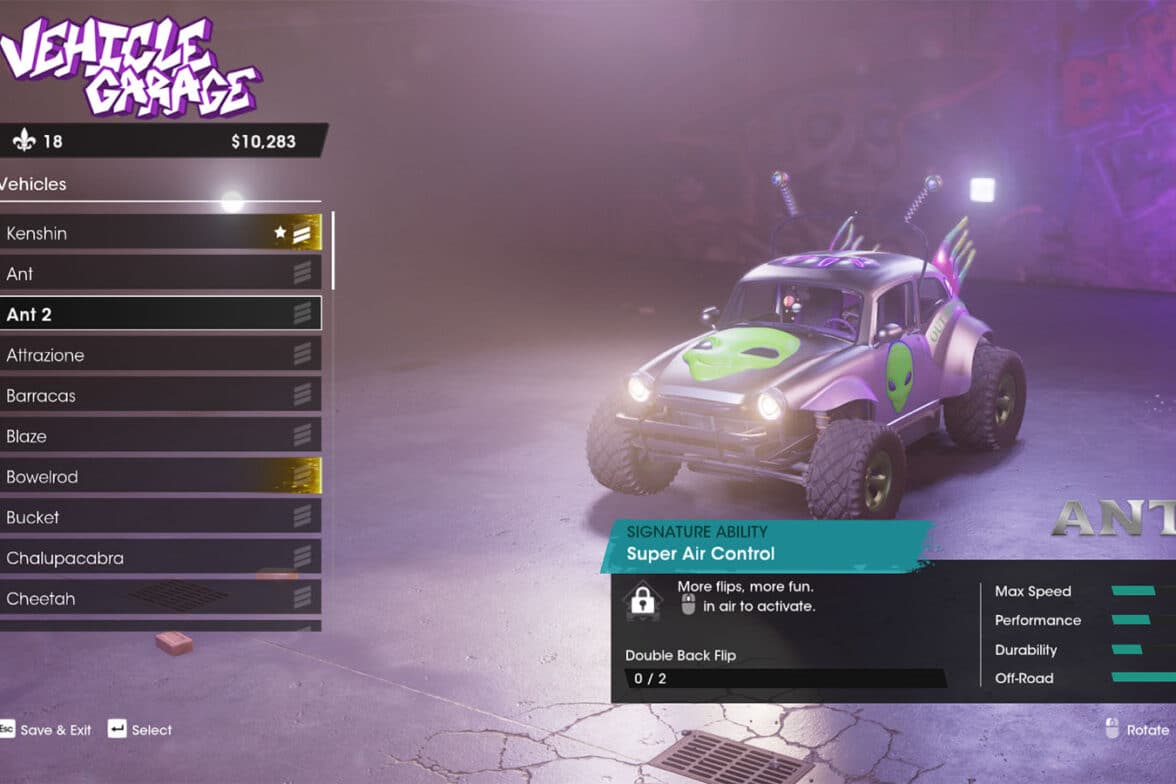Click Save & Exit
Image resolution: width=1176 pixels, height=784 pixels.
(55, 730)
